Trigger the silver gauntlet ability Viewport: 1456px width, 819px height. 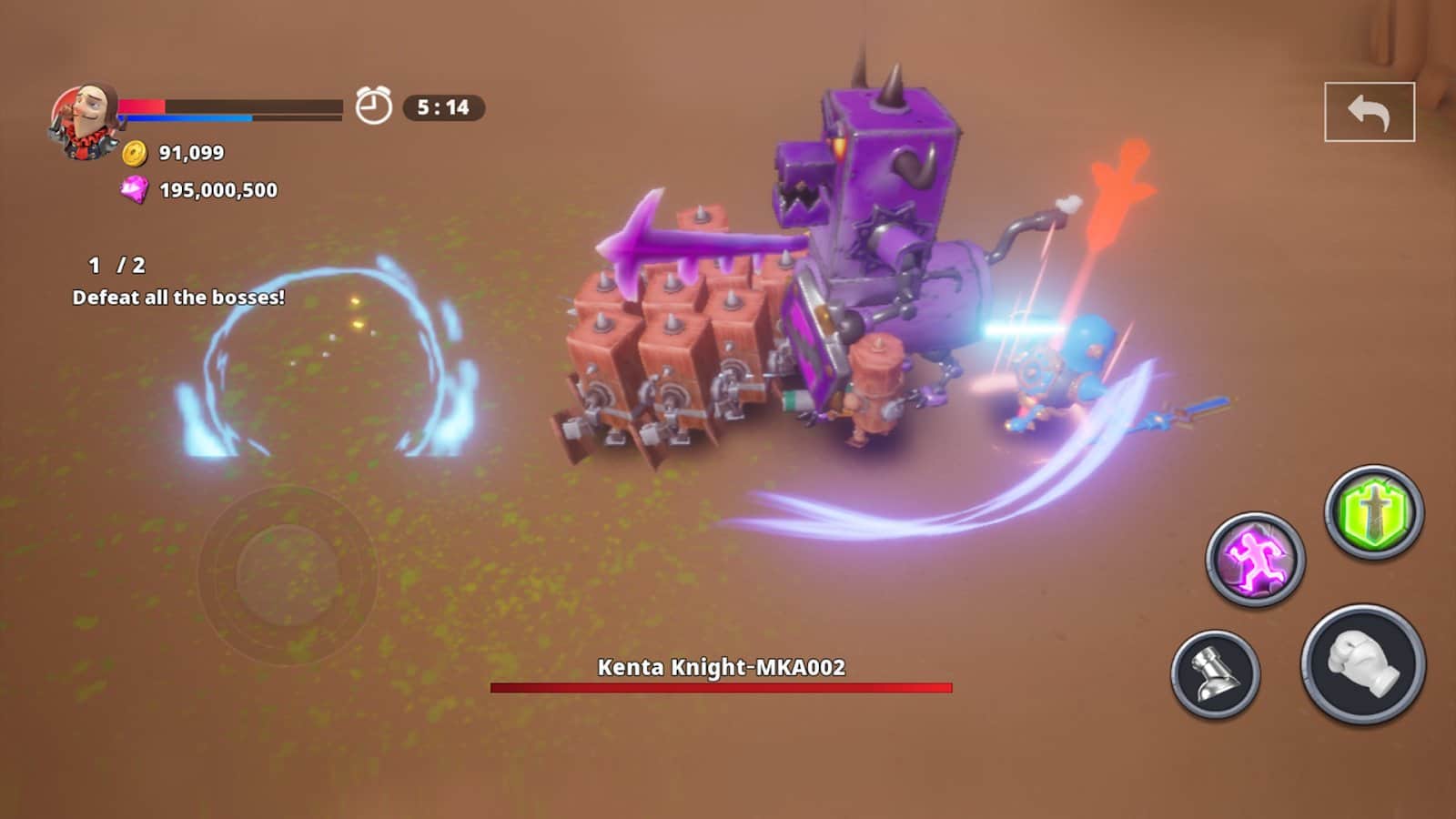point(1215,674)
